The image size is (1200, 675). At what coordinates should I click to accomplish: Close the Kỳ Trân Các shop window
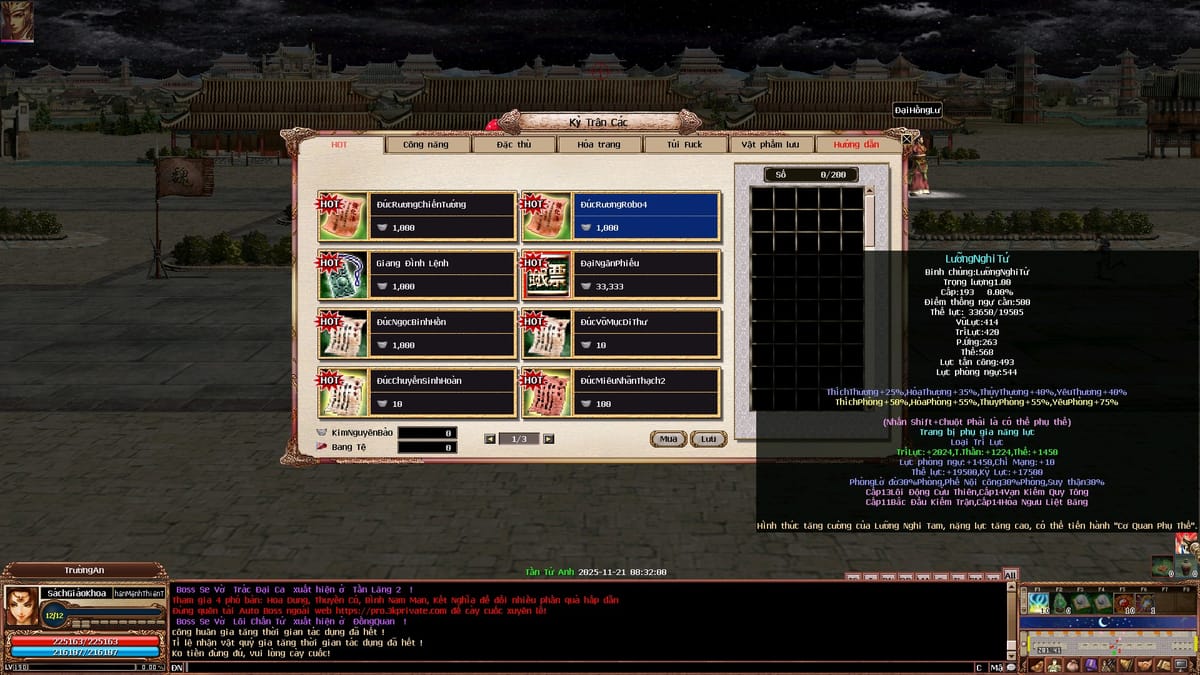(907, 139)
